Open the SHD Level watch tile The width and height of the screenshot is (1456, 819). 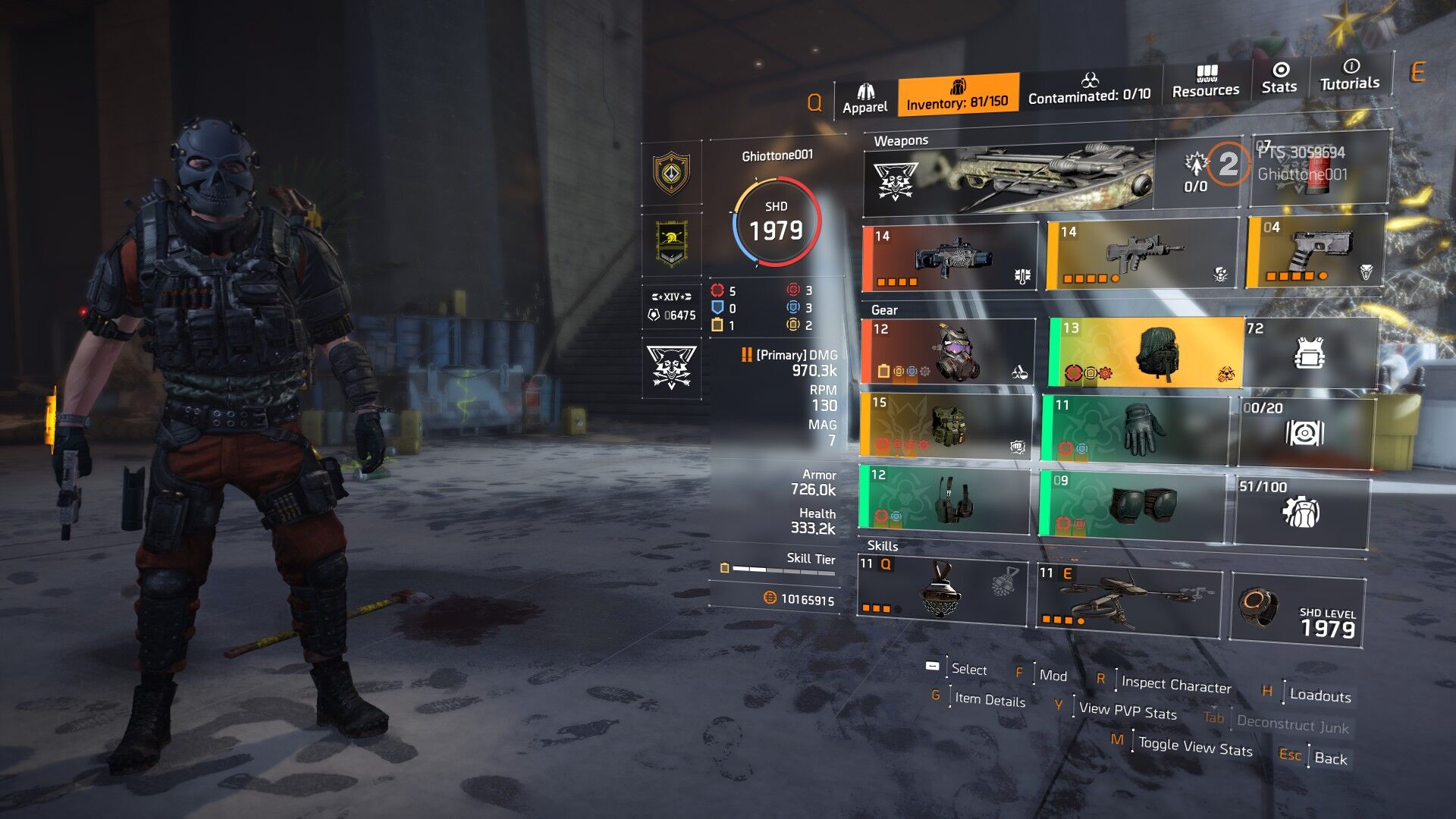pos(1298,610)
